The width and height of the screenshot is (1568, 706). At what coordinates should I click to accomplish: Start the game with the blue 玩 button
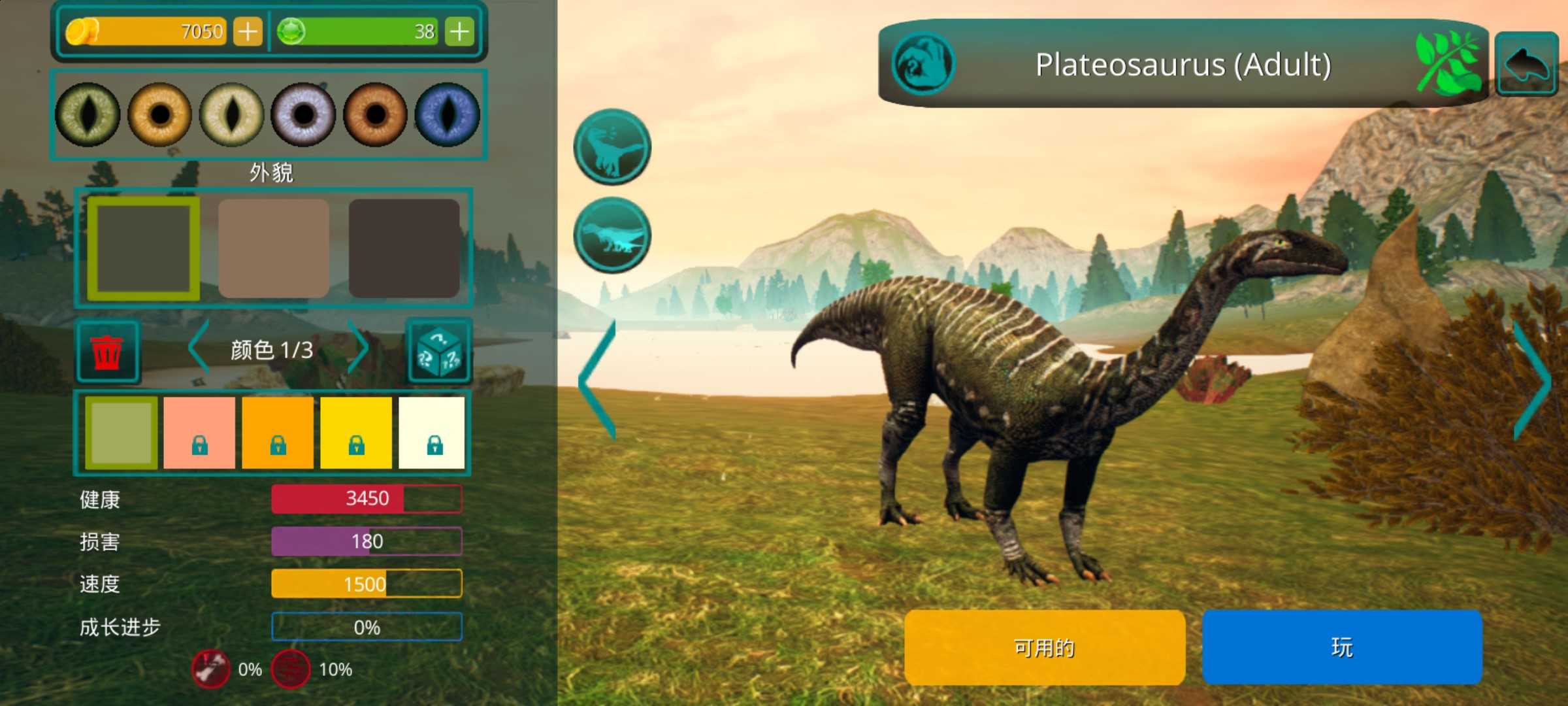click(1342, 647)
